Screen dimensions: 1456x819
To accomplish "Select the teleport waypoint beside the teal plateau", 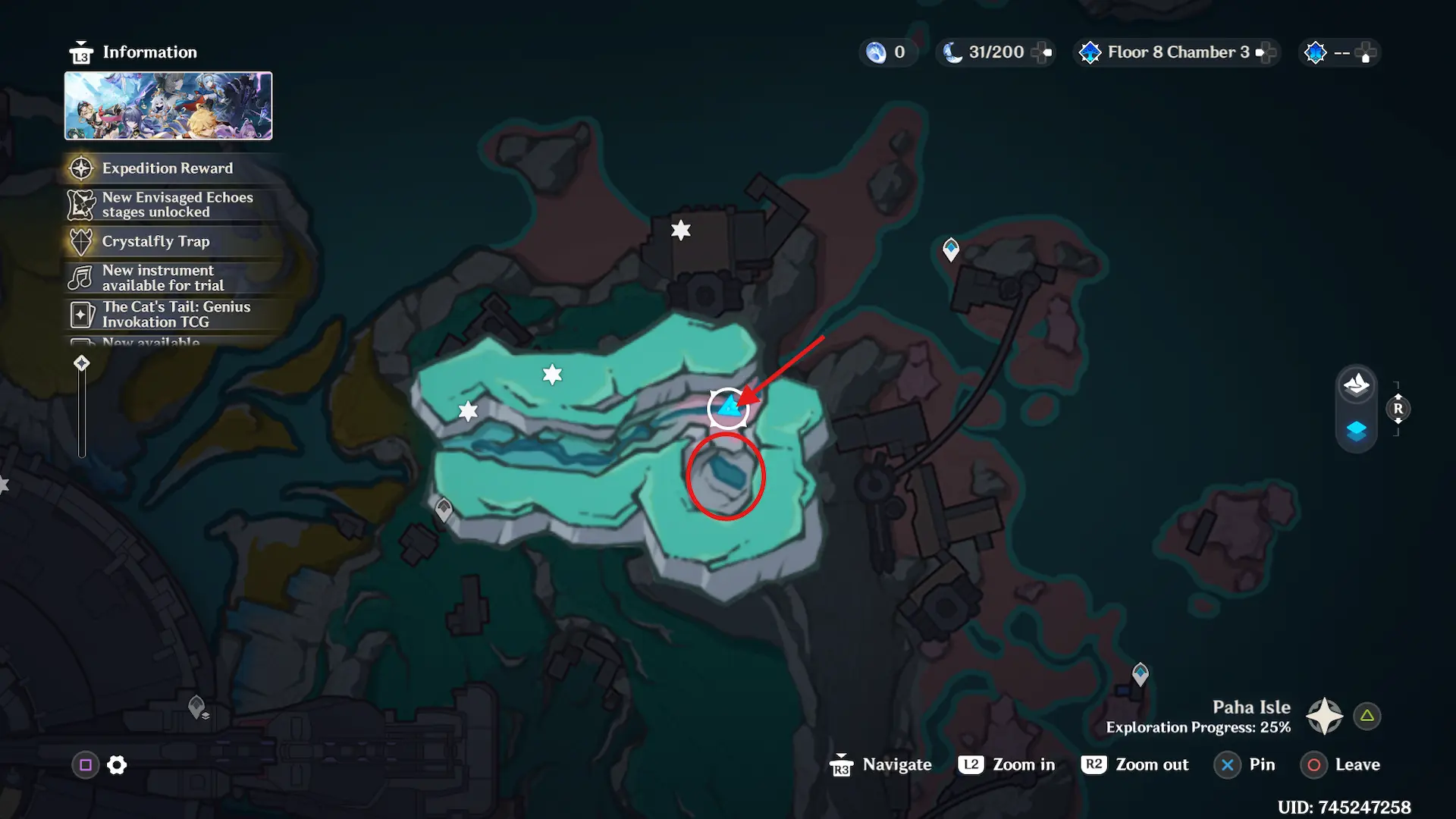I will [x=444, y=510].
